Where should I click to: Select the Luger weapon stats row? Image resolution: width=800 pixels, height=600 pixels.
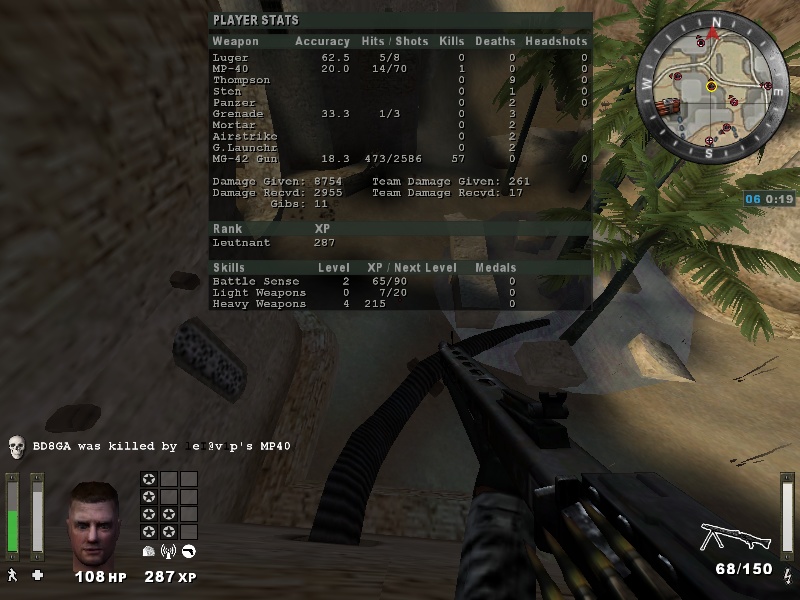click(x=400, y=58)
